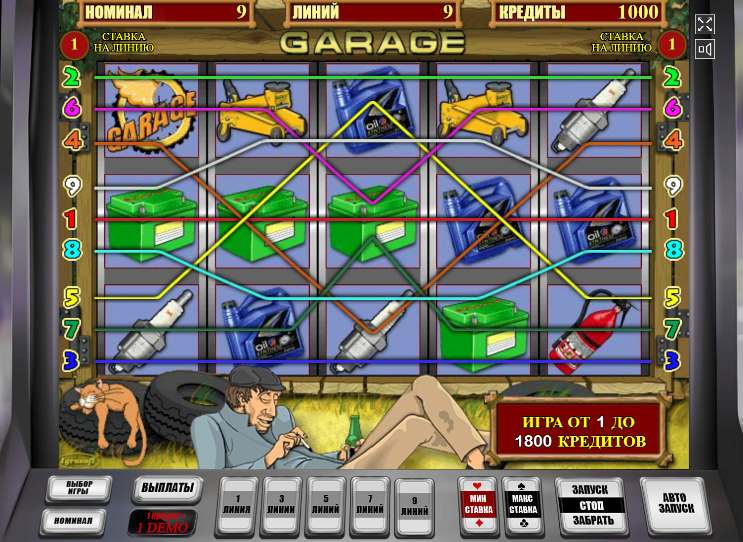
Task: Set the Макс ставка maximum bet
Action: point(524,503)
